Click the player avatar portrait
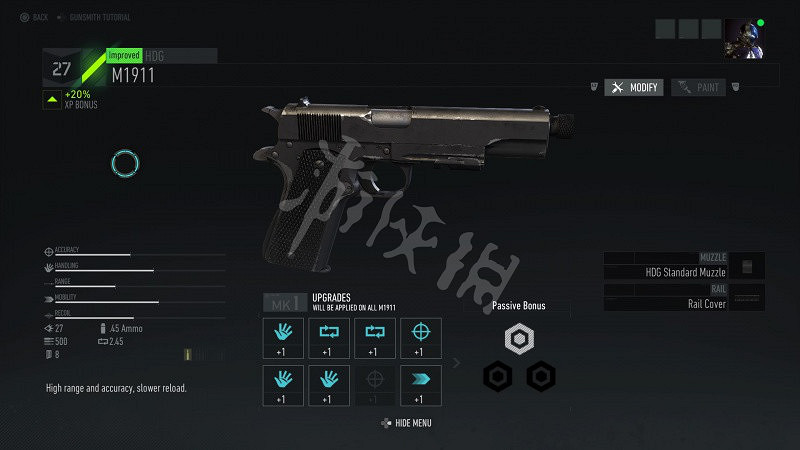800x450 pixels. point(743,37)
